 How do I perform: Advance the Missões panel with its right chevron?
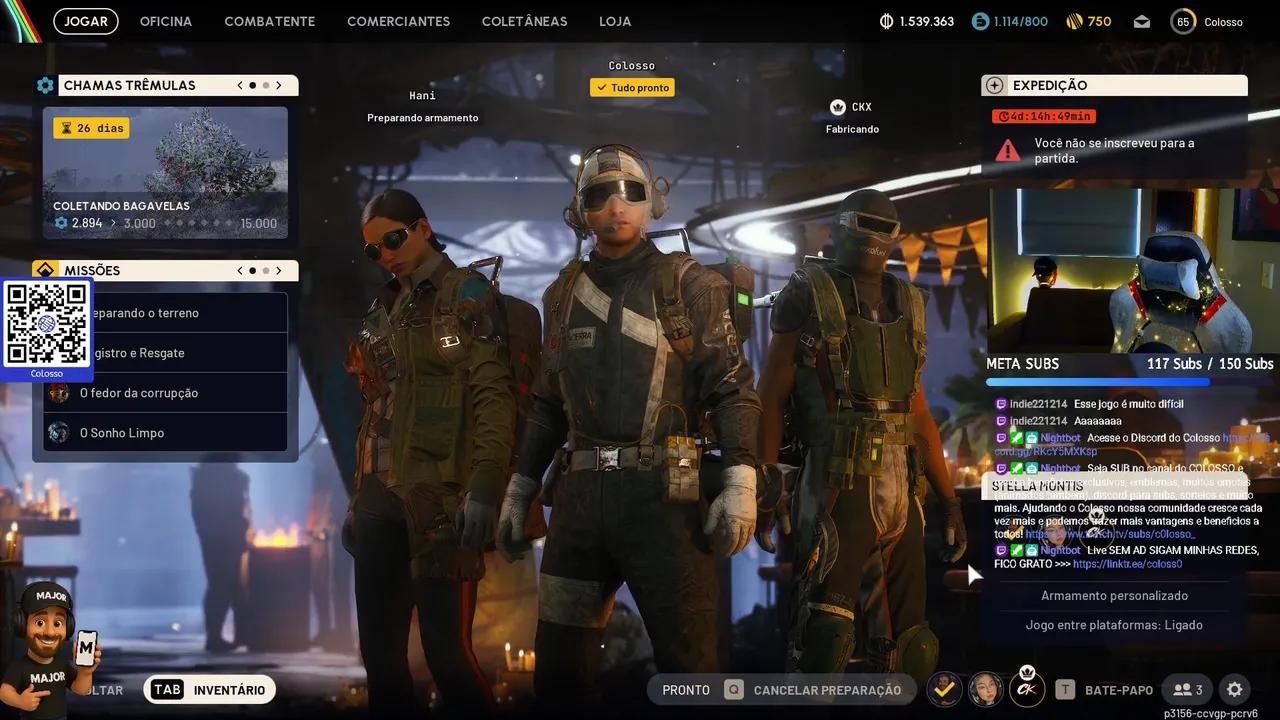pos(280,270)
